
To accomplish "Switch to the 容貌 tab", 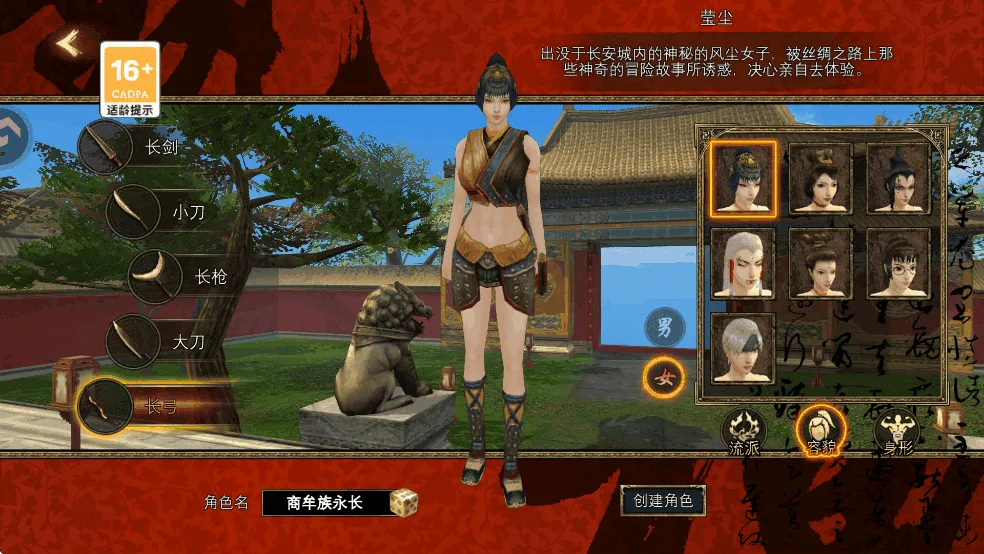I will (821, 432).
